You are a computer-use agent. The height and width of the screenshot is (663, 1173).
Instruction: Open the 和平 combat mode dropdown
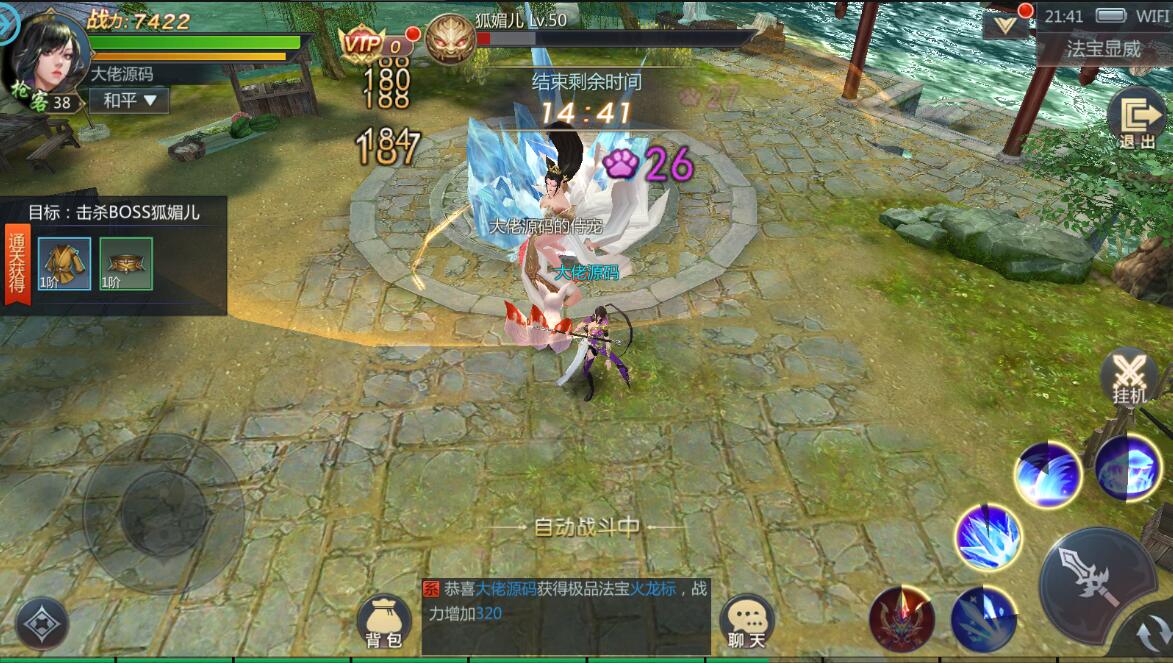[129, 100]
